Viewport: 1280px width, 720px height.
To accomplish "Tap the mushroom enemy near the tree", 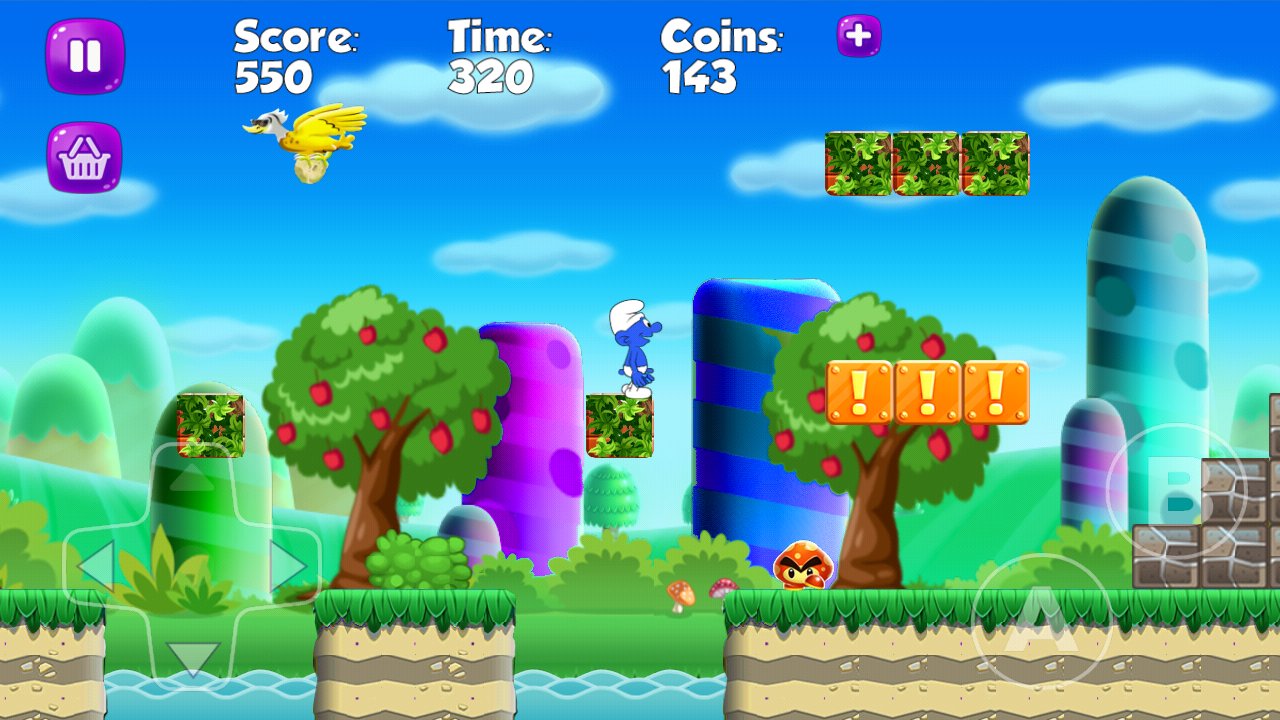I will (x=802, y=566).
